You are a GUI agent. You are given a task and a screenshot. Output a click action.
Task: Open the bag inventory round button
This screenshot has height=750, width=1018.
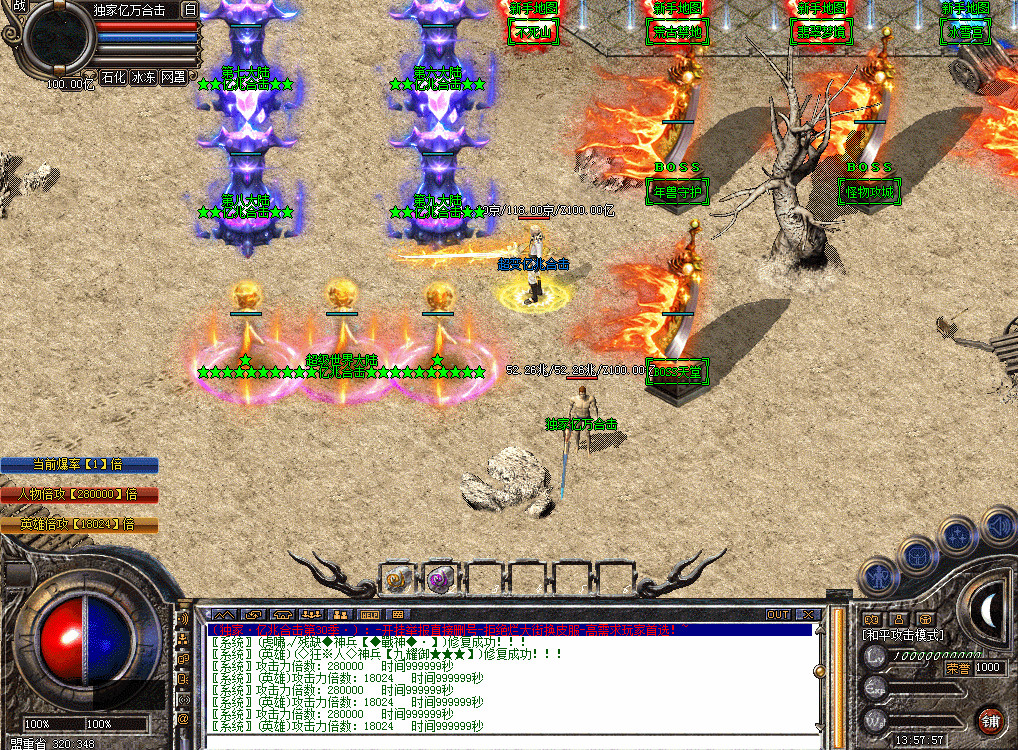coord(917,554)
